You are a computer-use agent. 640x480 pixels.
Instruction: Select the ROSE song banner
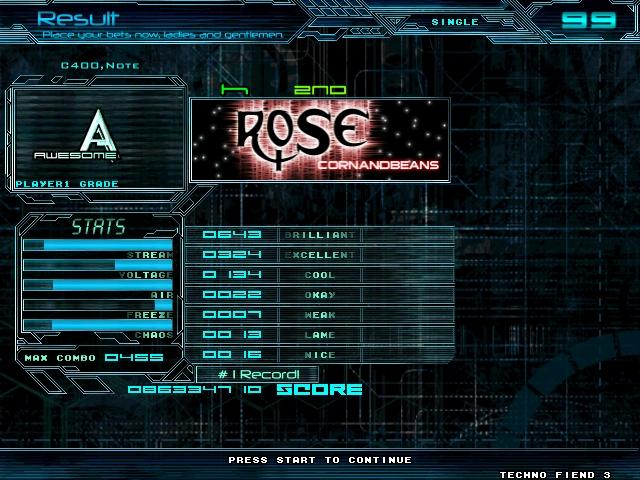(x=318, y=138)
